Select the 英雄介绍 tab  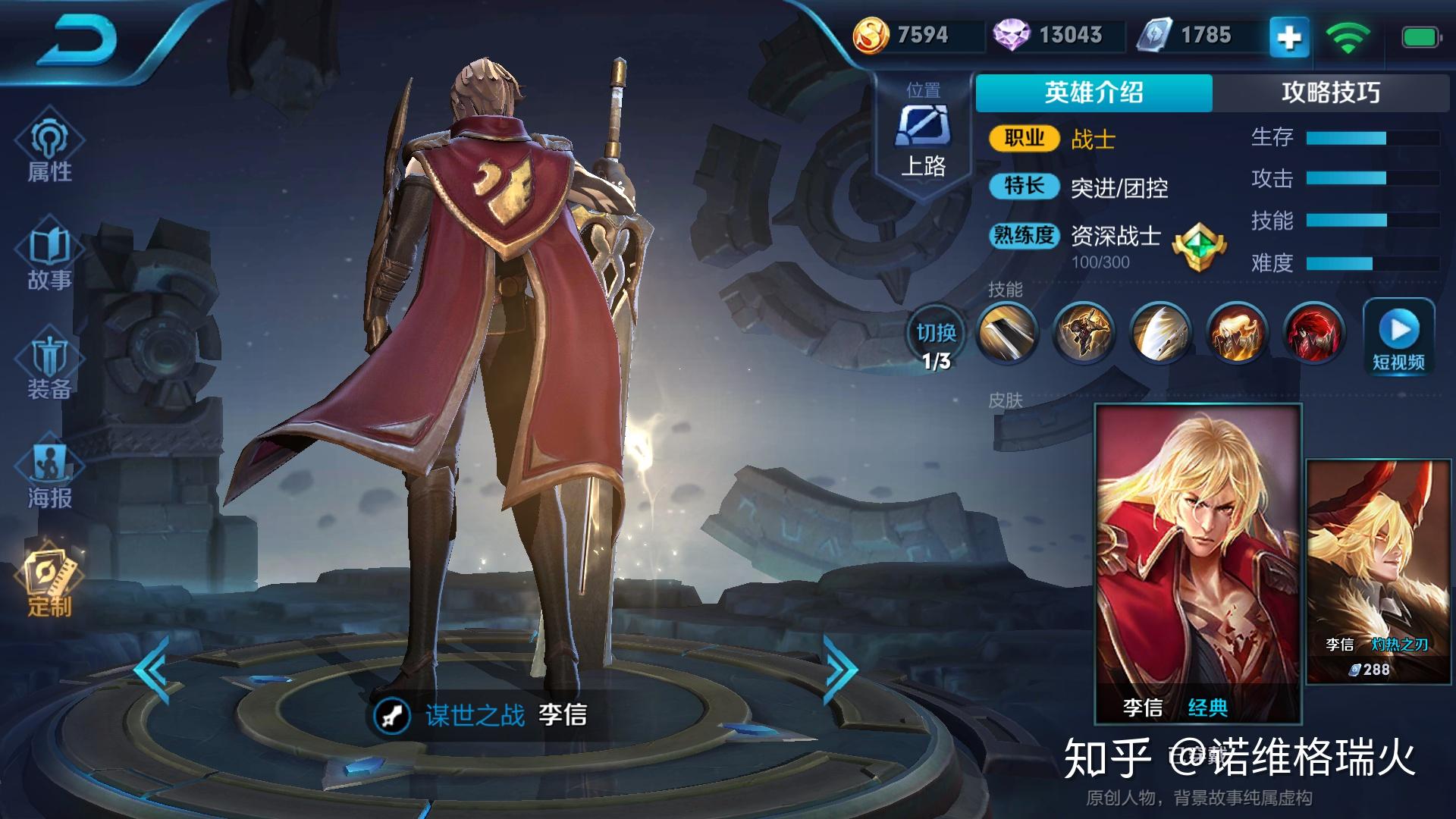click(1094, 93)
